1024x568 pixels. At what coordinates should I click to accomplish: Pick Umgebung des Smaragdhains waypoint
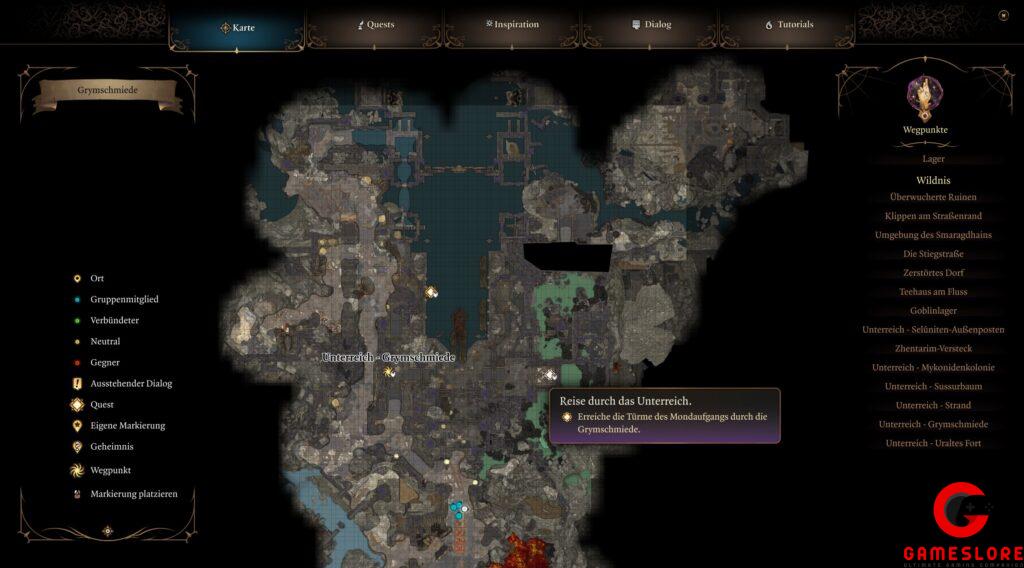coord(933,235)
